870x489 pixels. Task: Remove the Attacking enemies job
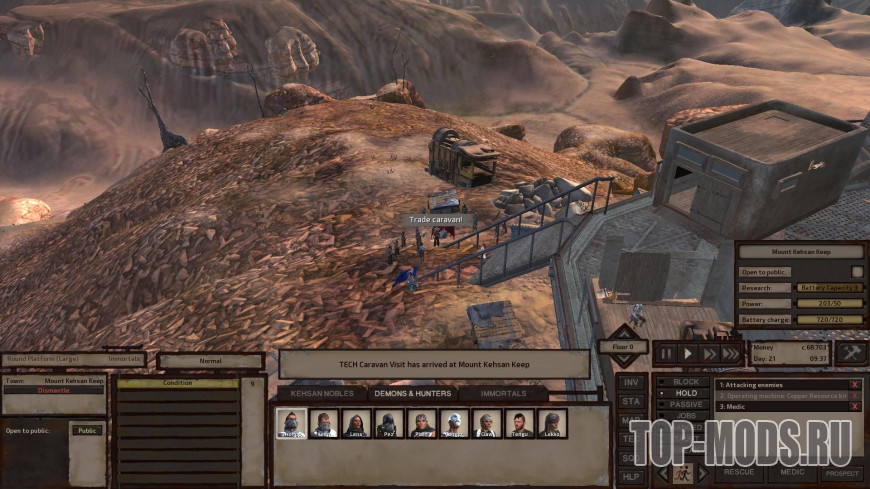point(855,384)
